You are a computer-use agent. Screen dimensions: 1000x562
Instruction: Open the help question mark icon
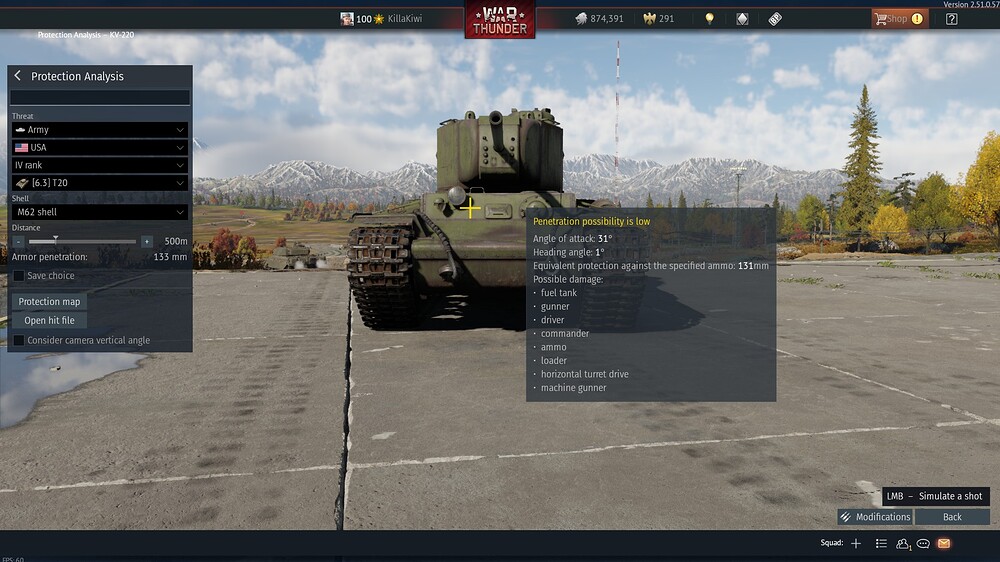click(x=951, y=19)
